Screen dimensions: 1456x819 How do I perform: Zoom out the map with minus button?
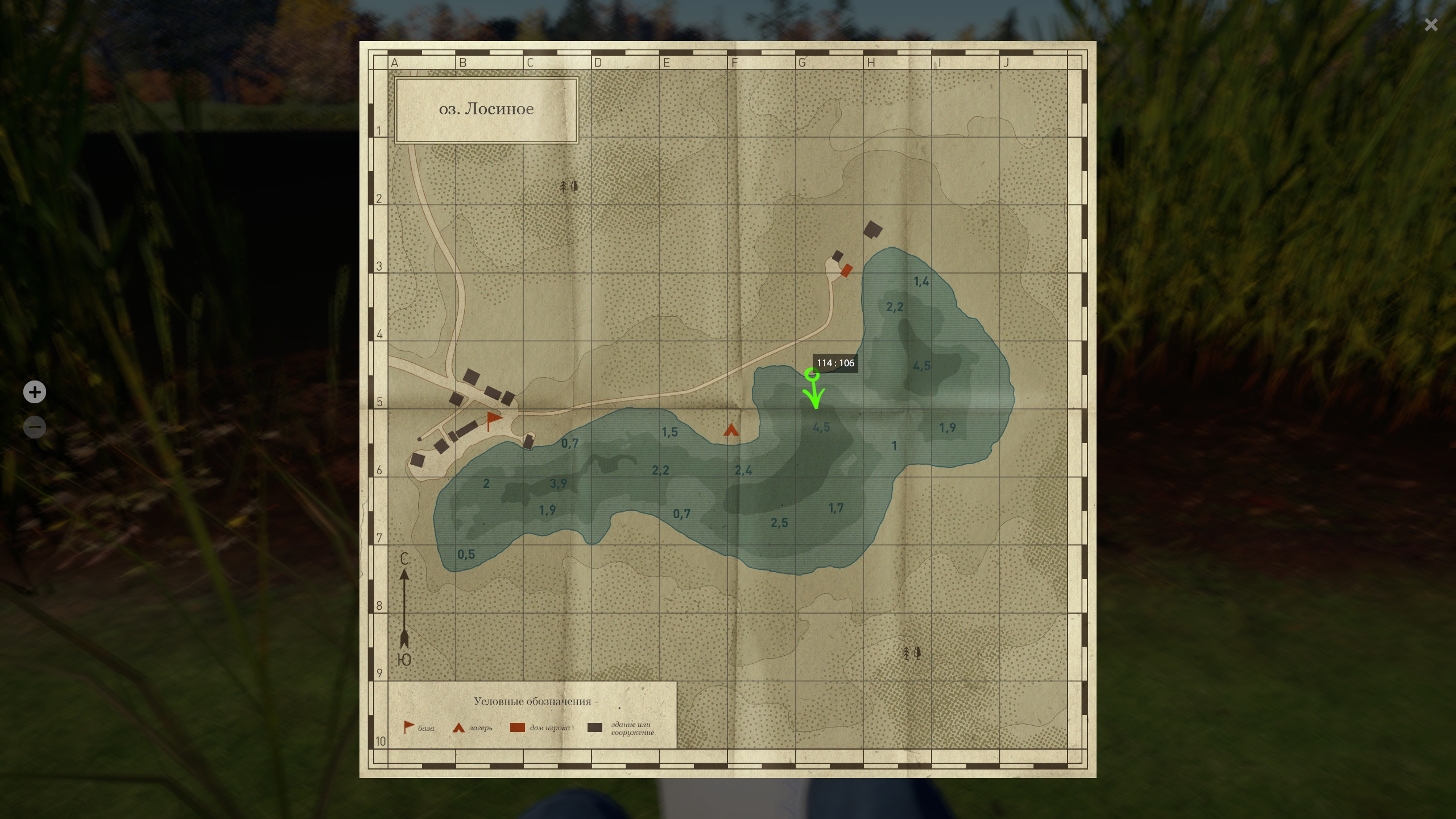coord(35,427)
